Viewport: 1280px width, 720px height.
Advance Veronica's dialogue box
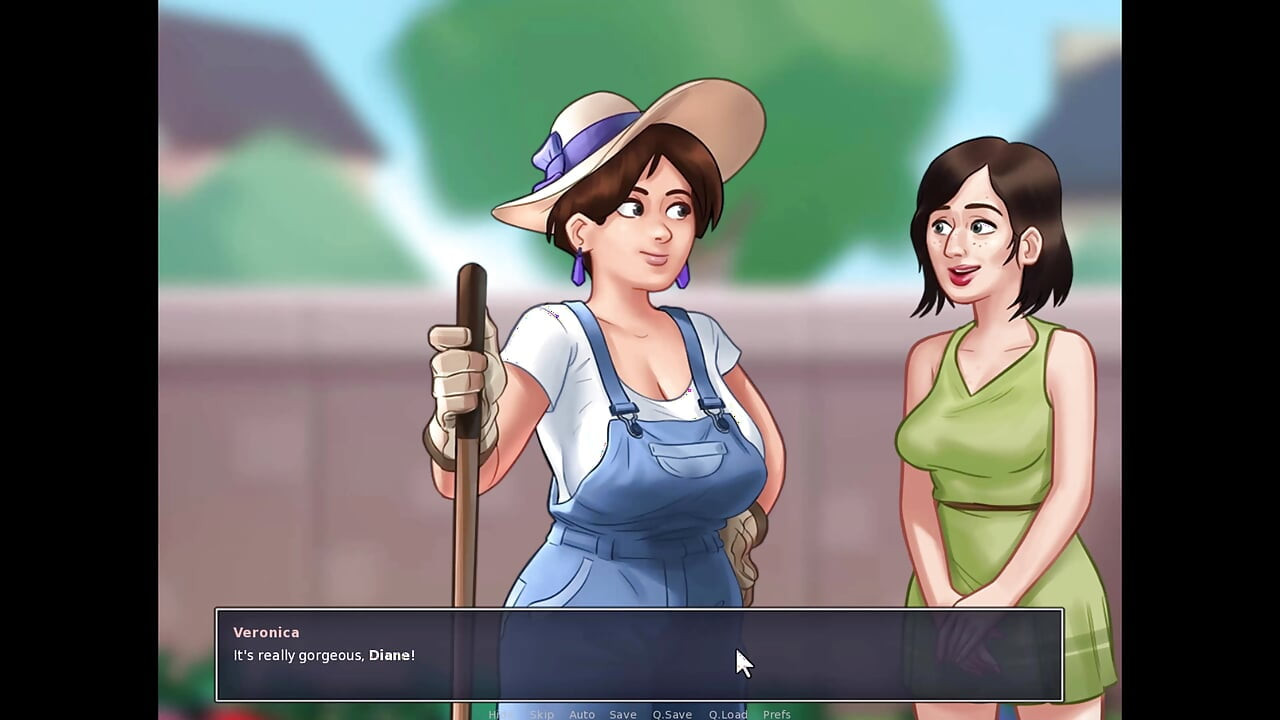point(639,655)
